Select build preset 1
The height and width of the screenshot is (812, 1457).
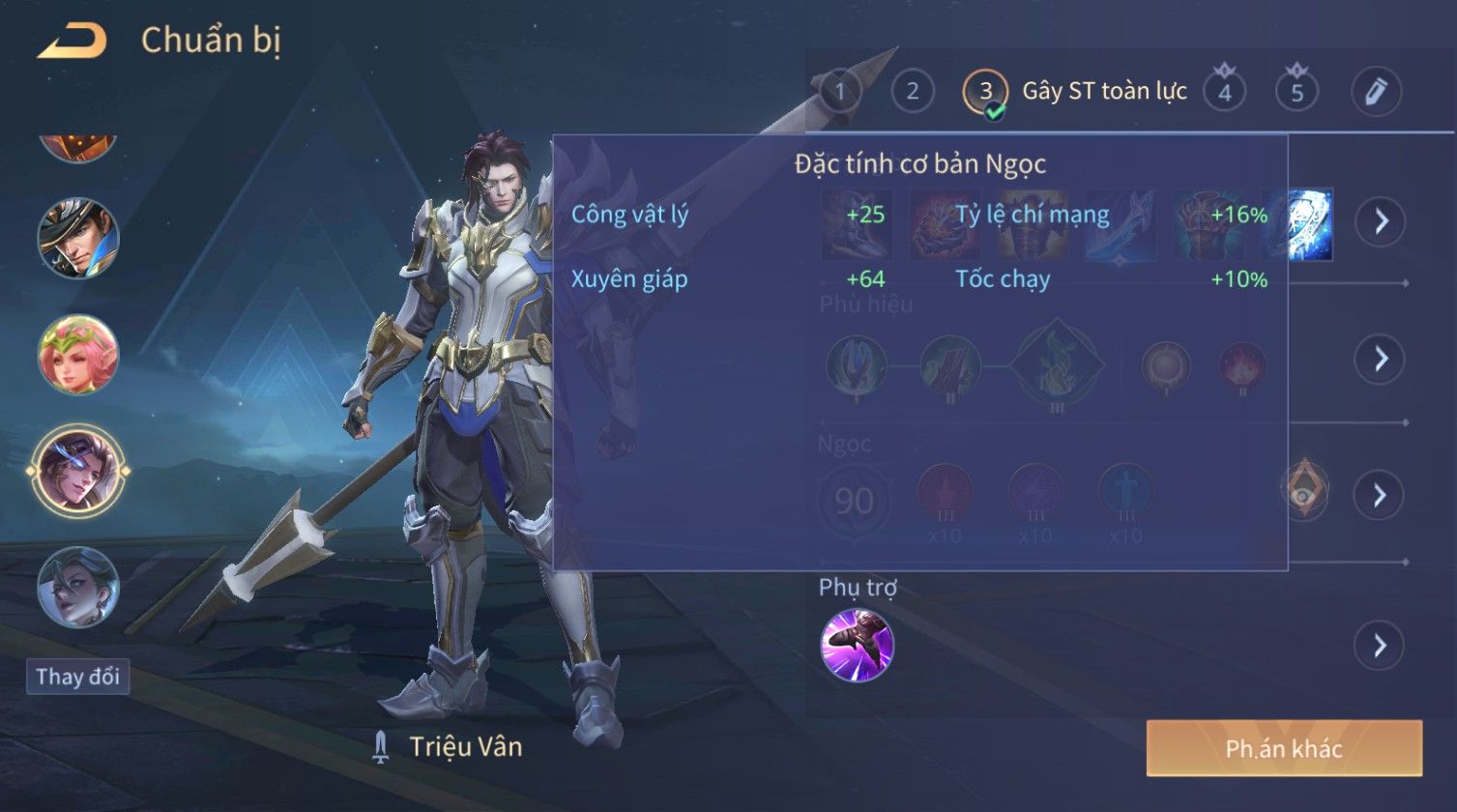pyautogui.click(x=839, y=92)
